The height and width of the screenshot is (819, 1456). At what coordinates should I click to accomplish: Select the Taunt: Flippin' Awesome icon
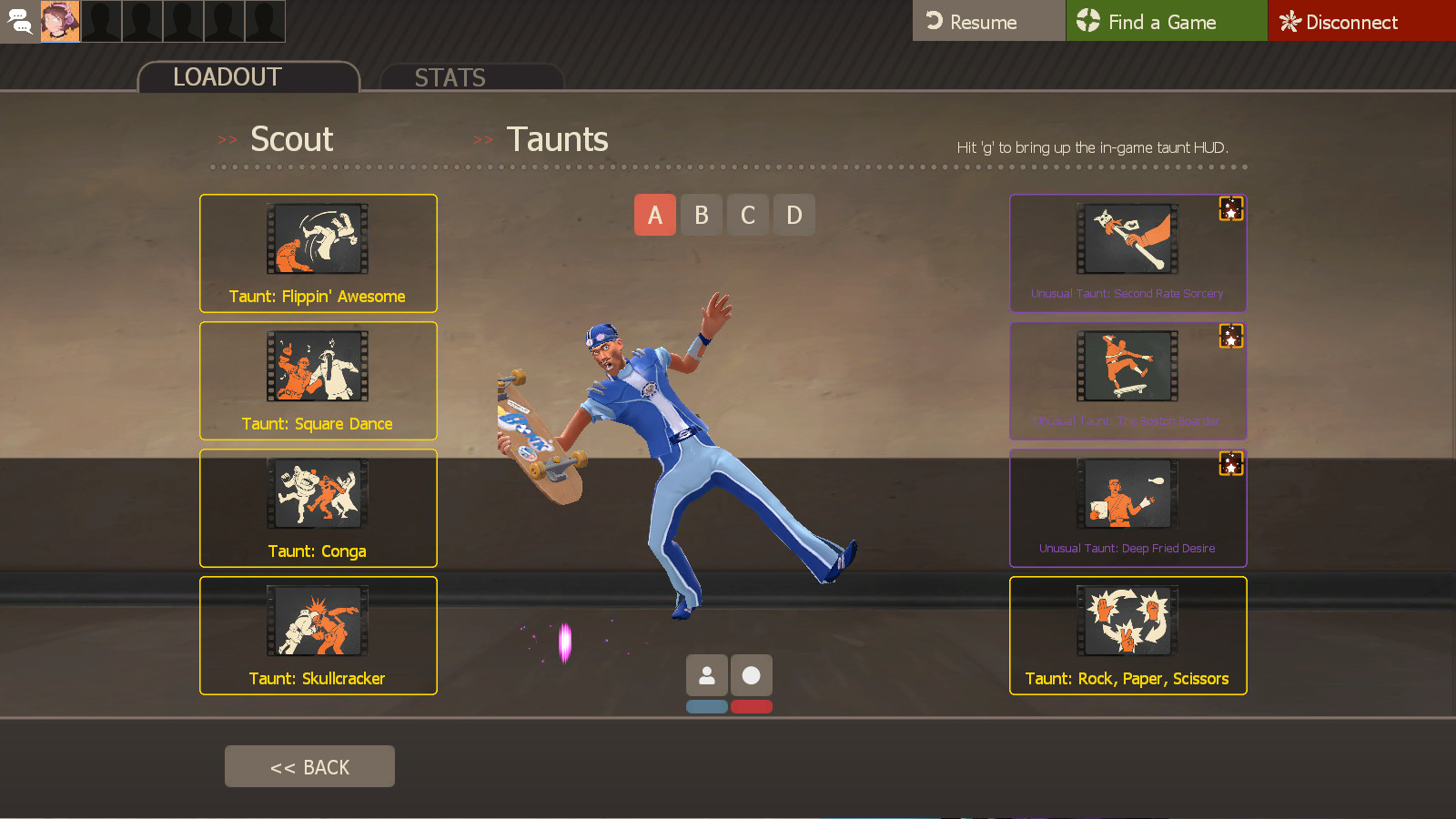pos(318,239)
